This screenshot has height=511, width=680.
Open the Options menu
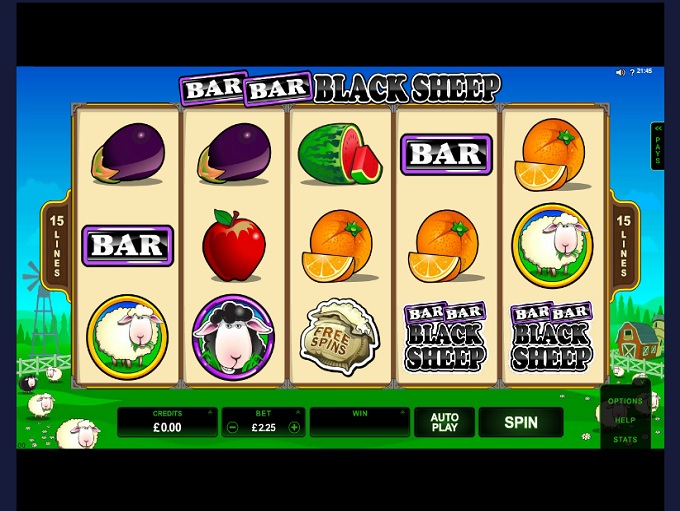click(x=625, y=401)
